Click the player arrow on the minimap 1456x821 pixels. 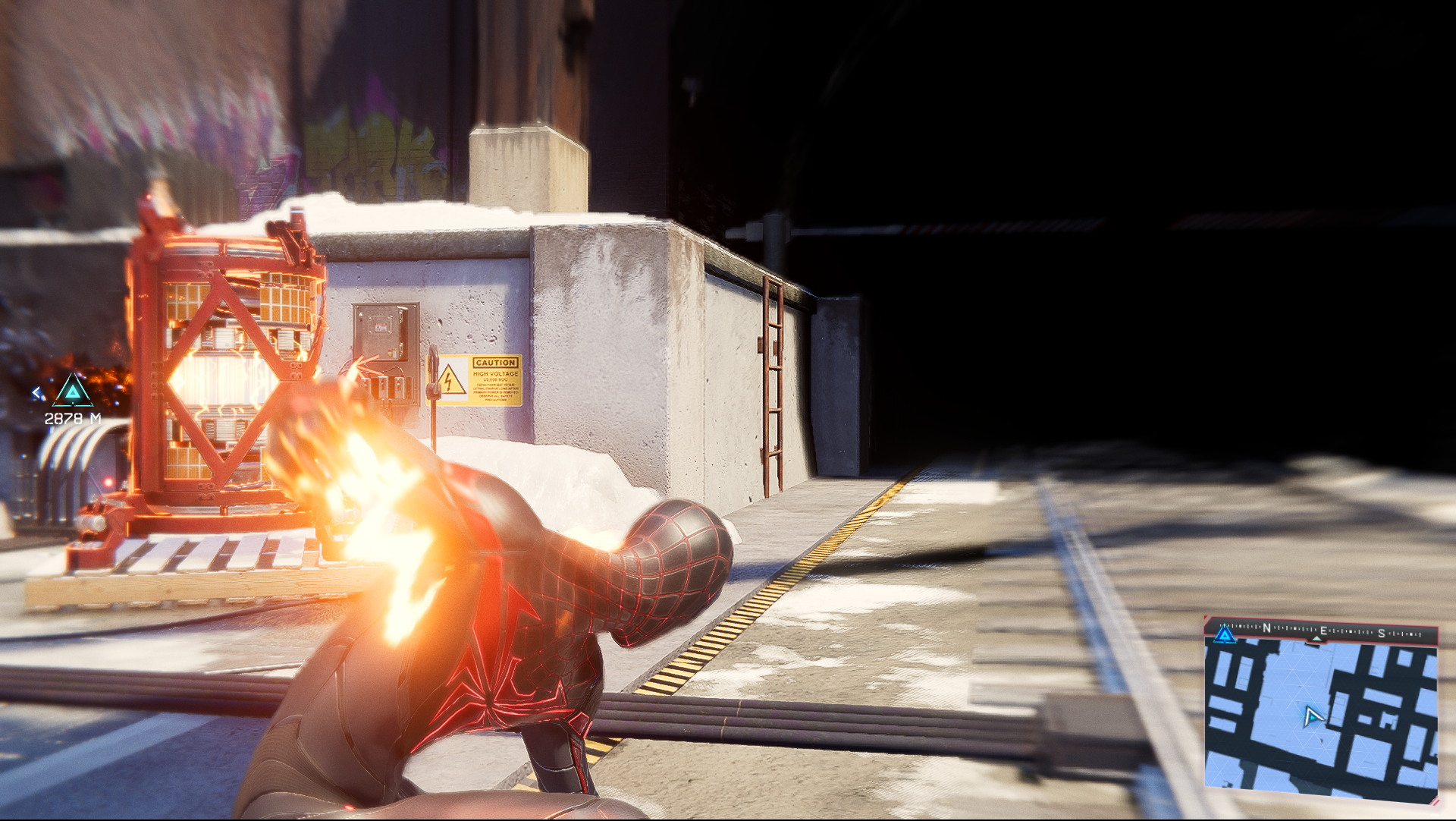1313,716
